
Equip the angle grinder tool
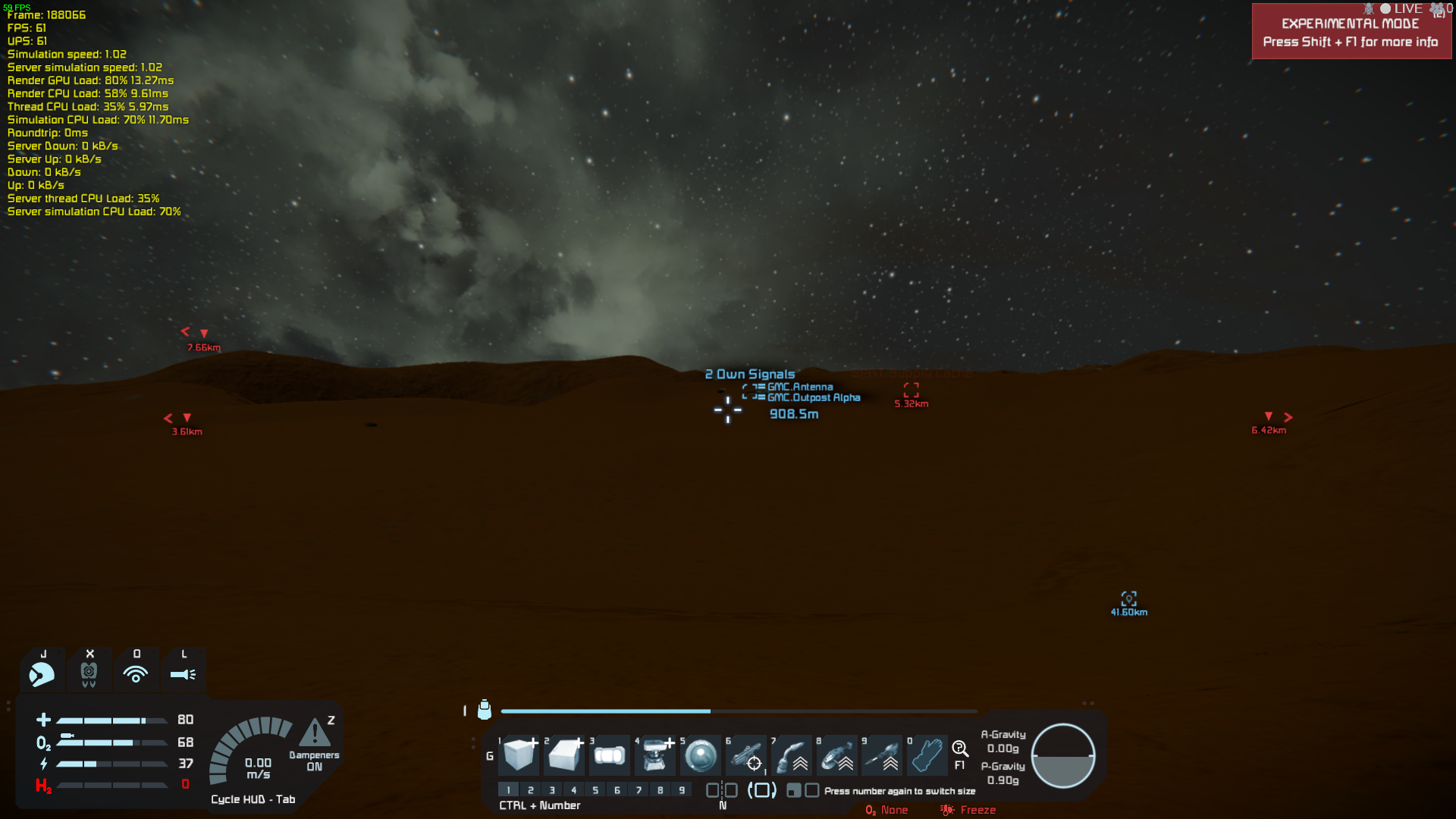837,755
